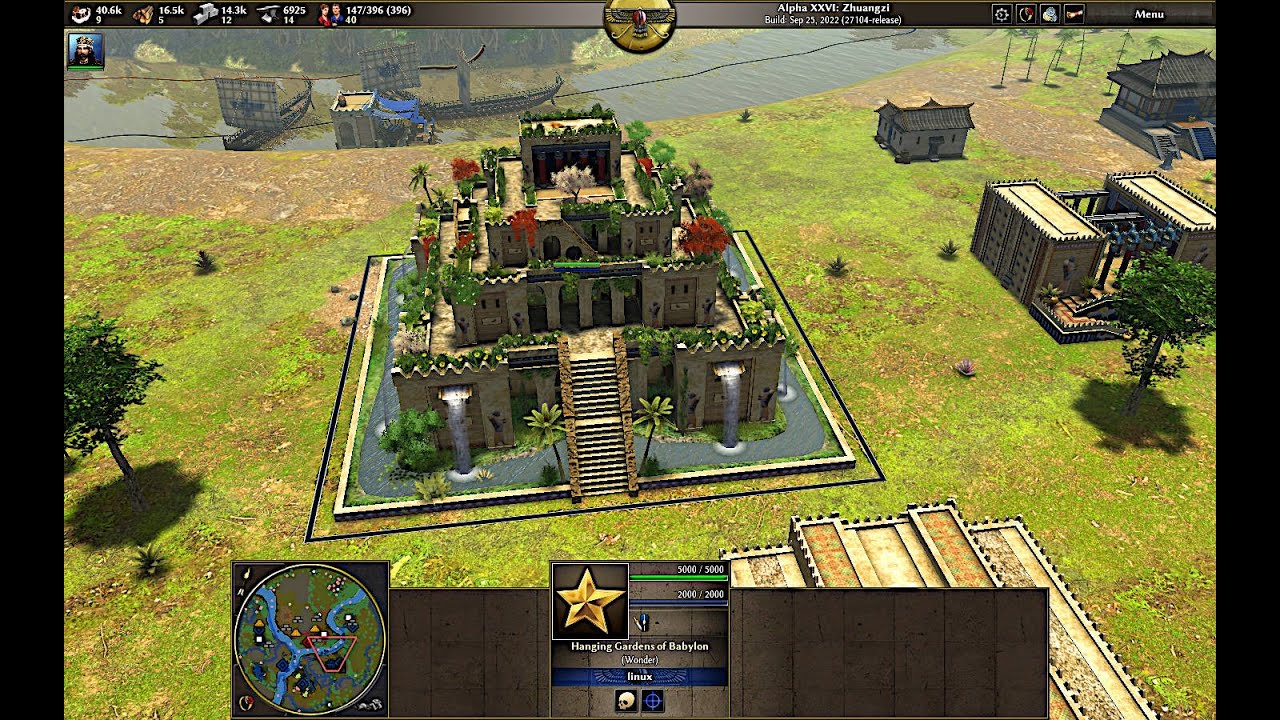Click the metal anvil resource icon

pos(268,14)
